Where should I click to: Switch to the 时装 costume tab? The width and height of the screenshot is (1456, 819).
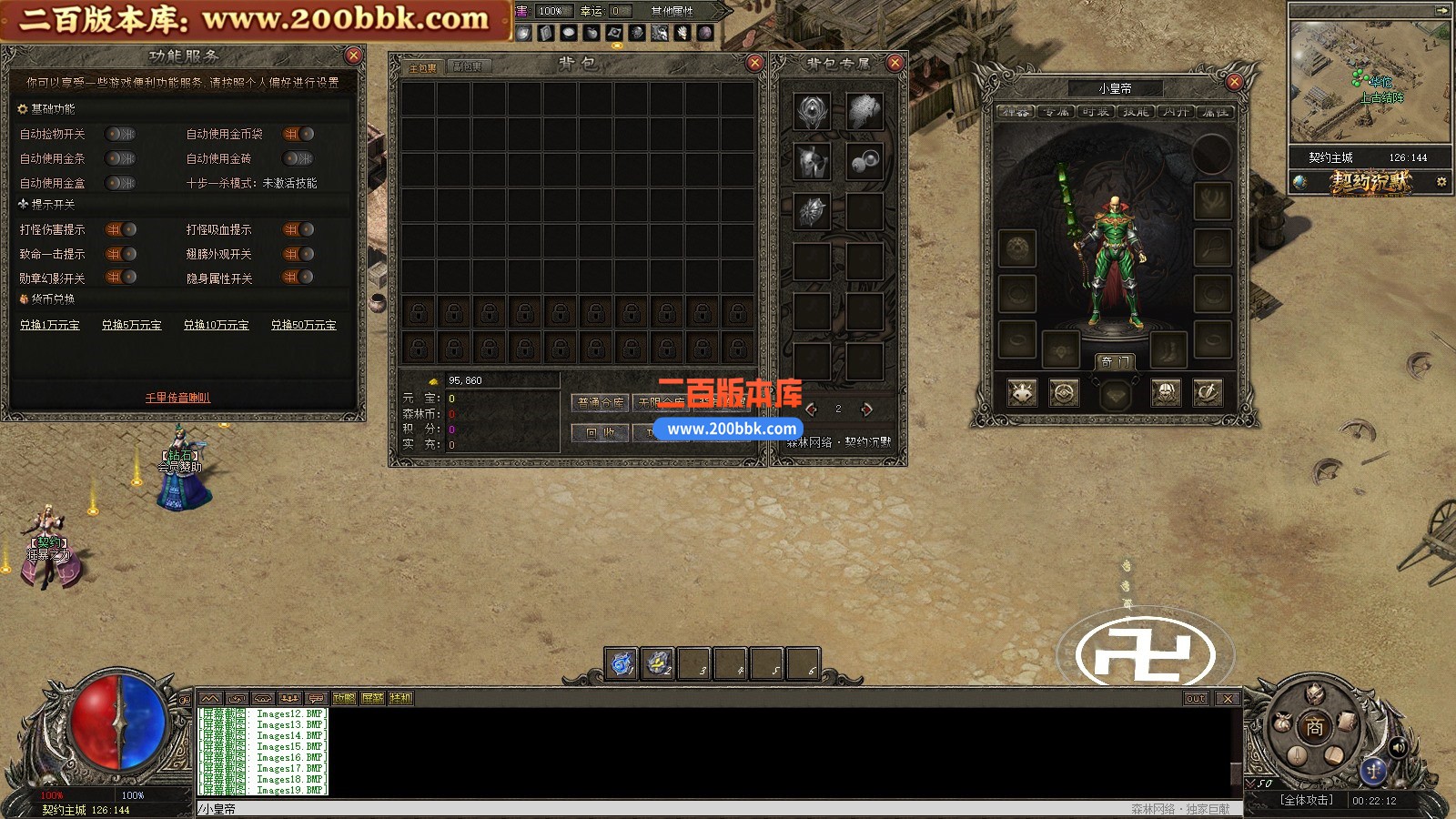pyautogui.click(x=1096, y=112)
